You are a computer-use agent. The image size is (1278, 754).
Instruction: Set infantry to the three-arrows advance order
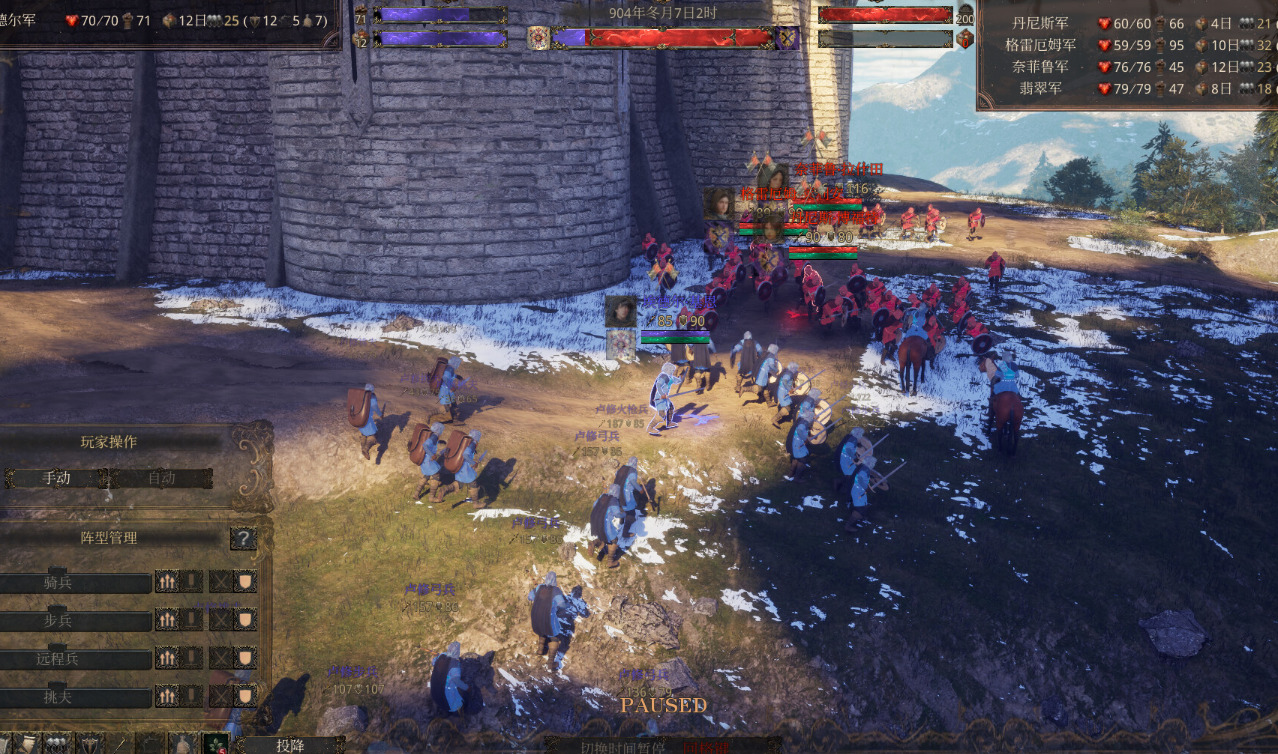(167, 620)
